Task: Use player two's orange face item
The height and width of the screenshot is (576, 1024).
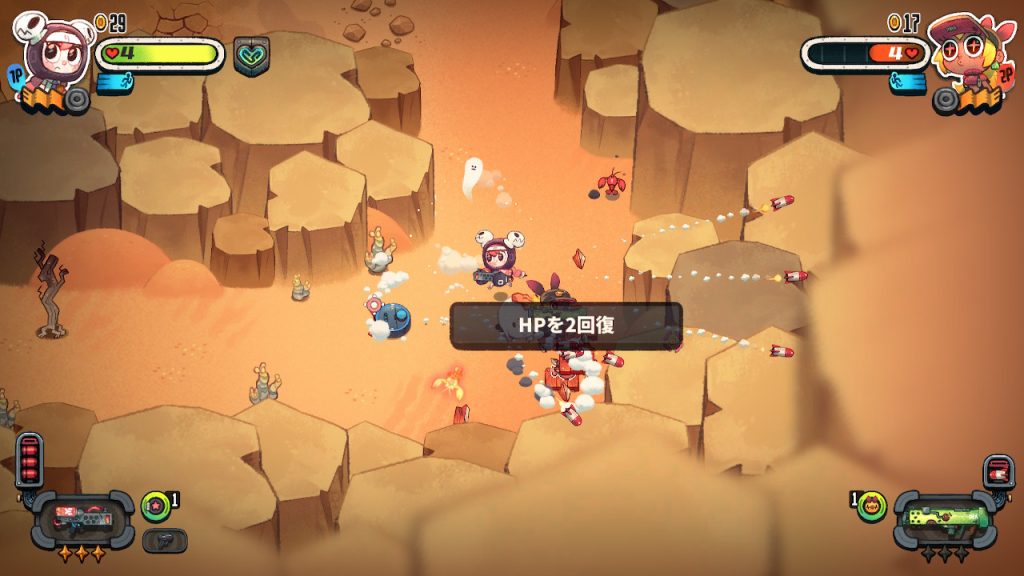Action: (x=873, y=506)
